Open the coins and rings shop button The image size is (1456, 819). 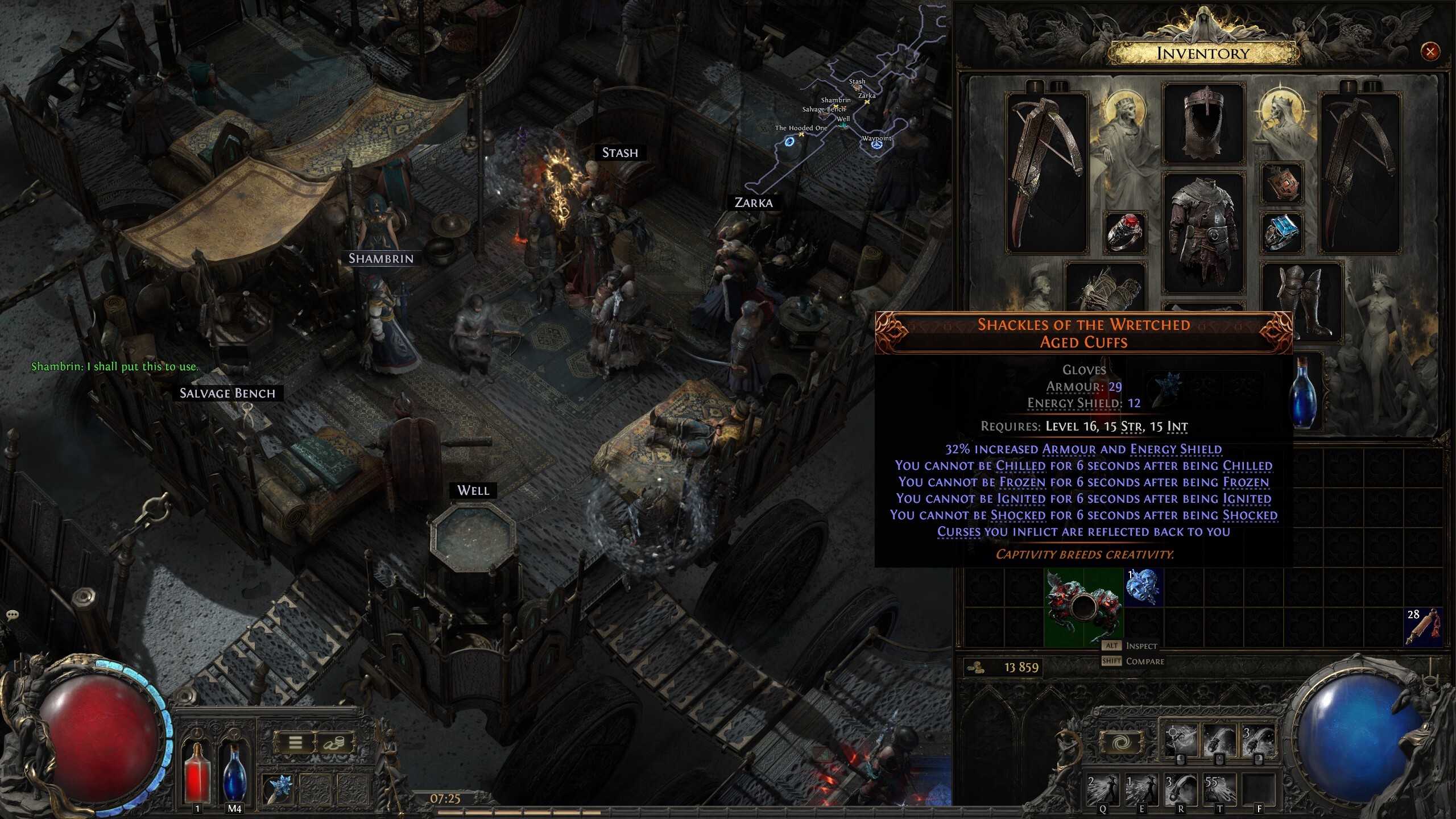(334, 742)
